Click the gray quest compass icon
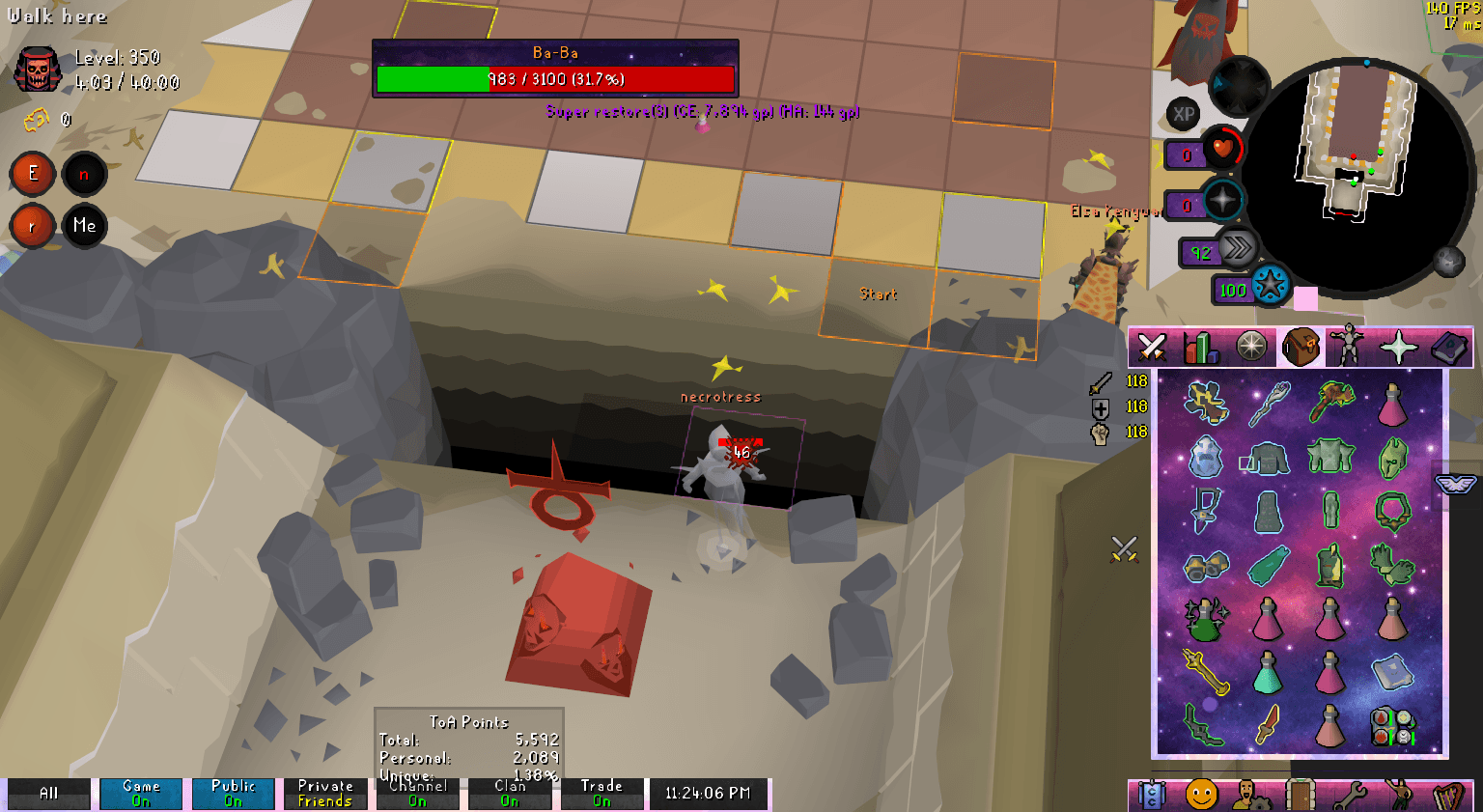Screen dimensions: 1483x812 (x=1251, y=346)
